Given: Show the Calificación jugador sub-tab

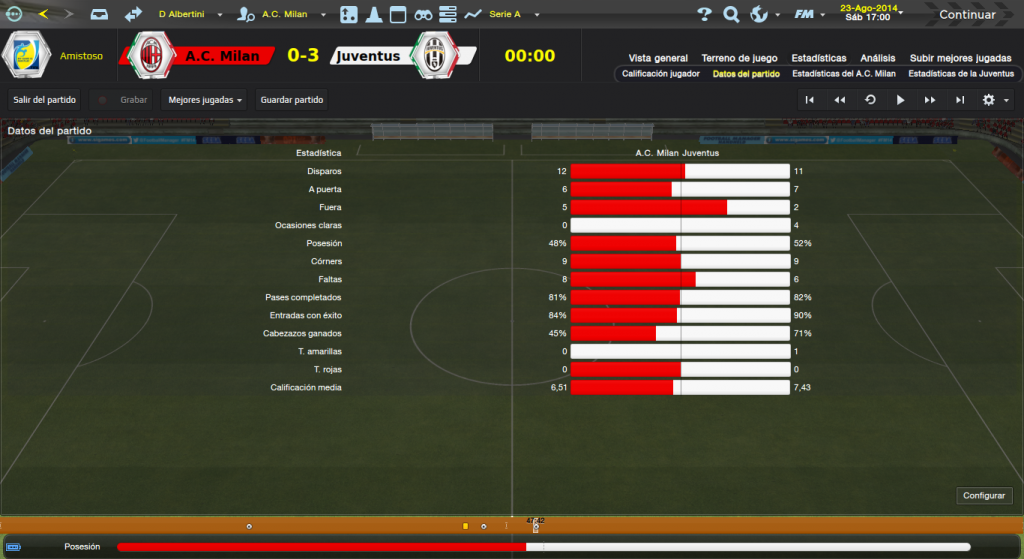Looking at the screenshot, I should point(661,74).
